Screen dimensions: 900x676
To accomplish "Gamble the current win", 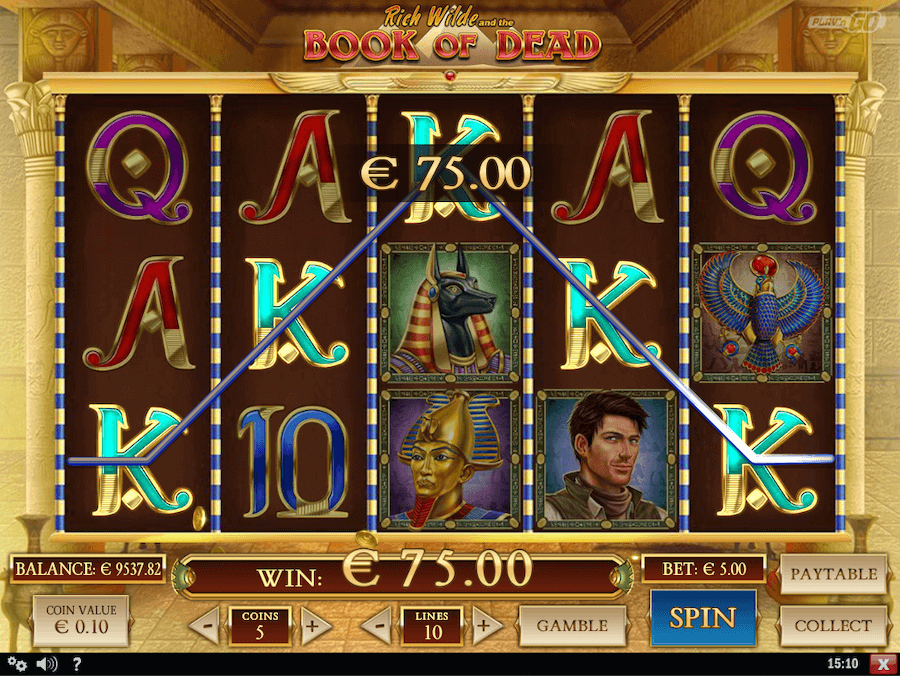I will tap(572, 625).
